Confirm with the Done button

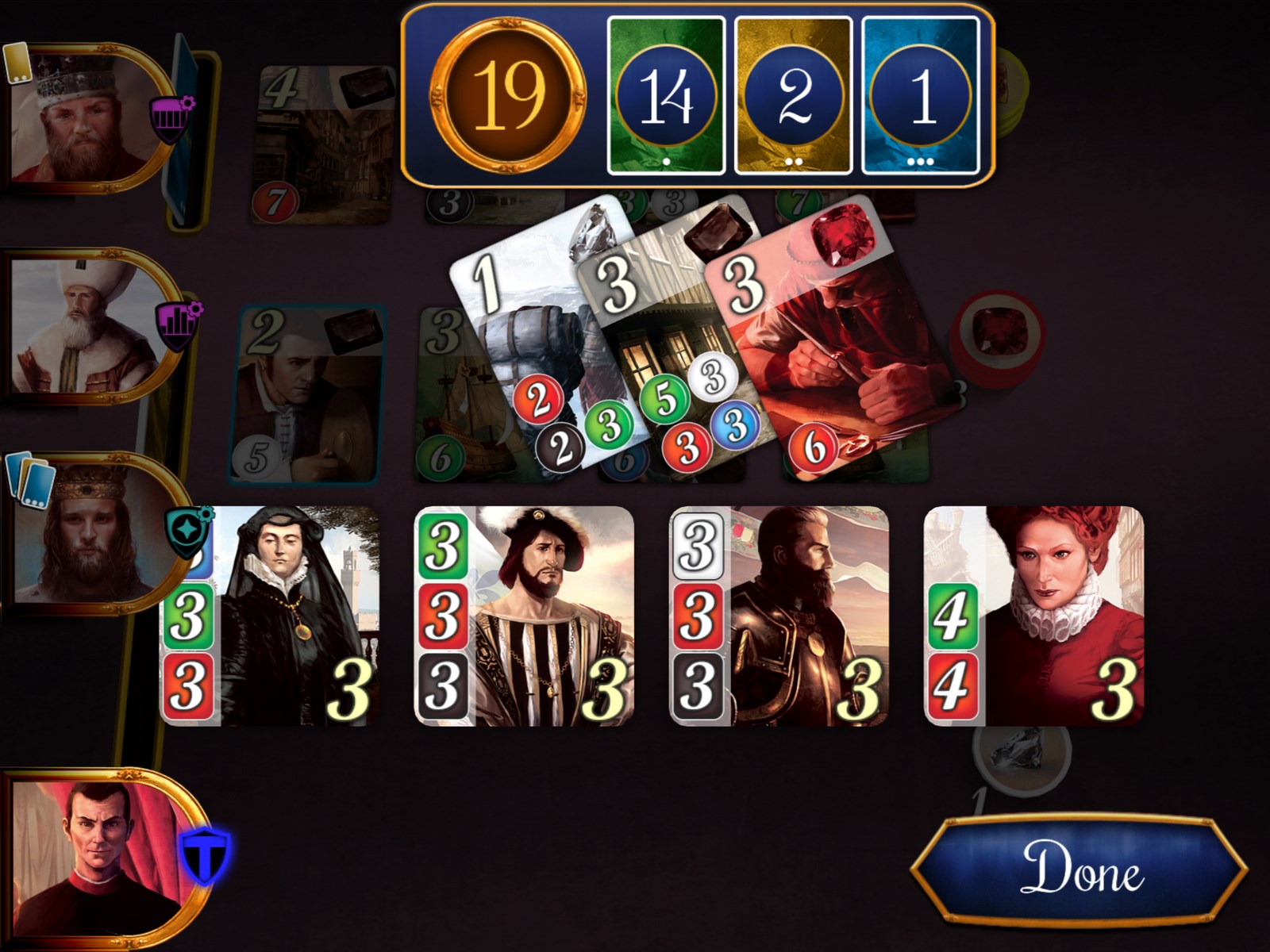[x=1079, y=869]
